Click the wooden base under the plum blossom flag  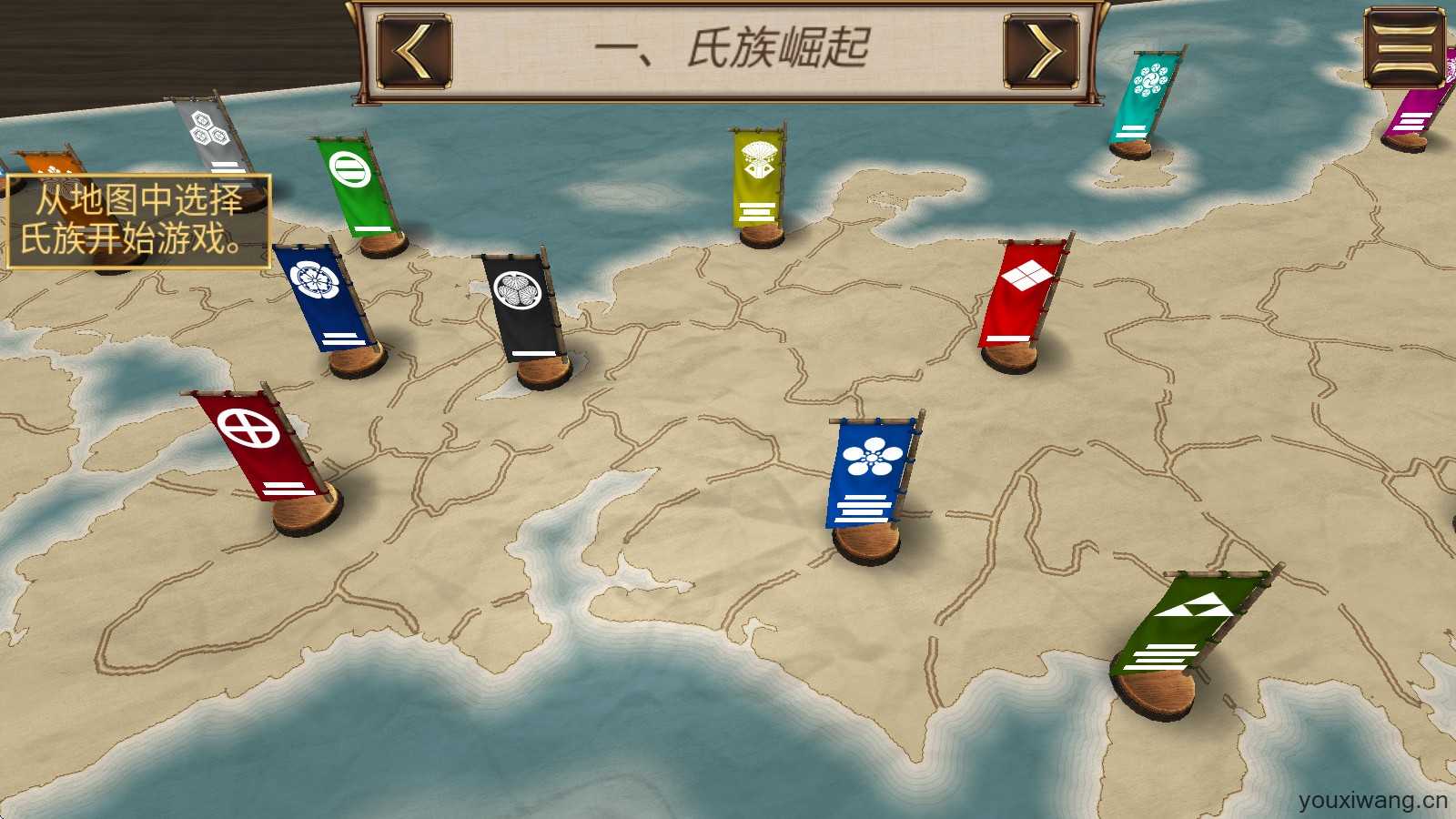[864, 541]
